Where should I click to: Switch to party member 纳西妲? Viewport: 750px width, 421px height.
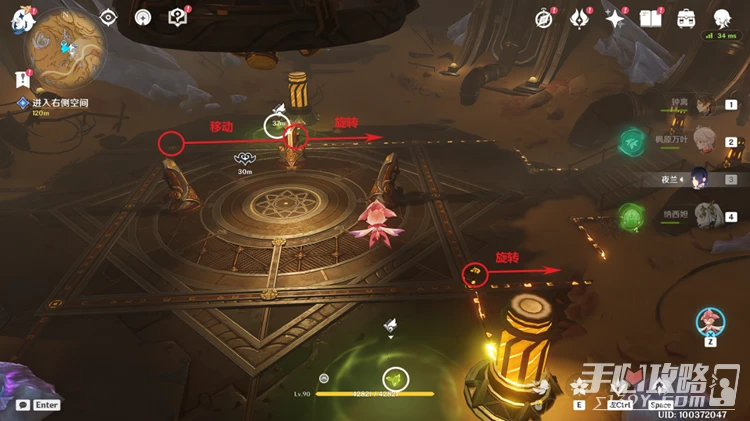(x=704, y=215)
